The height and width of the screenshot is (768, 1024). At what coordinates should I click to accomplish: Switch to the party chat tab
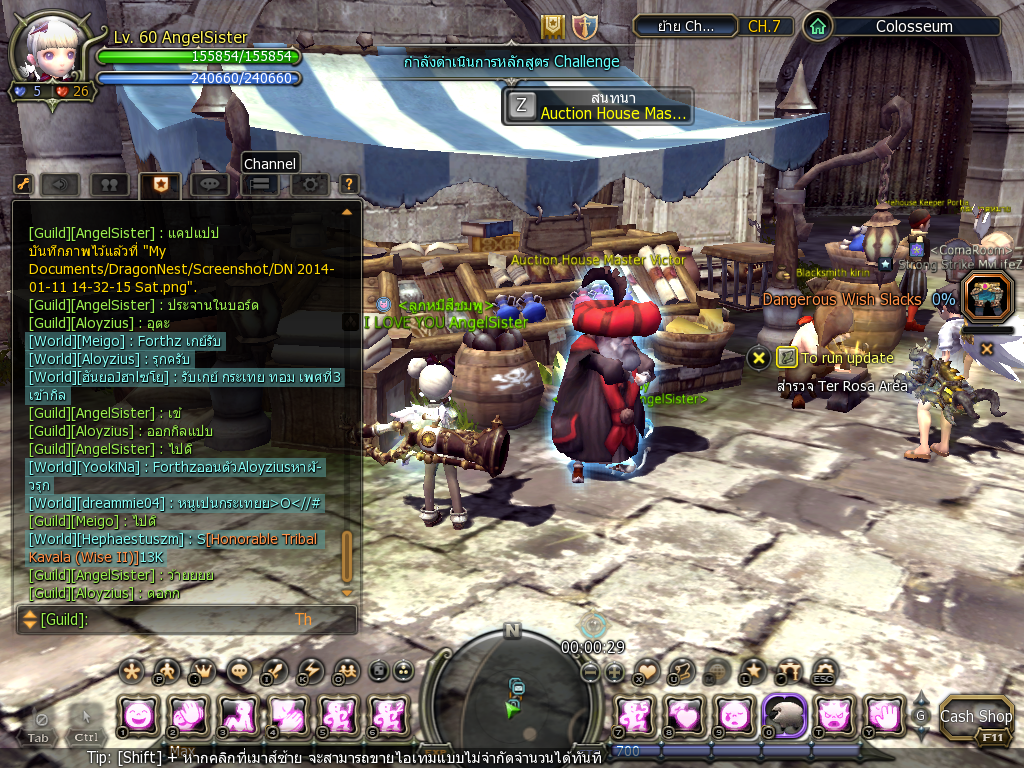pyautogui.click(x=109, y=184)
